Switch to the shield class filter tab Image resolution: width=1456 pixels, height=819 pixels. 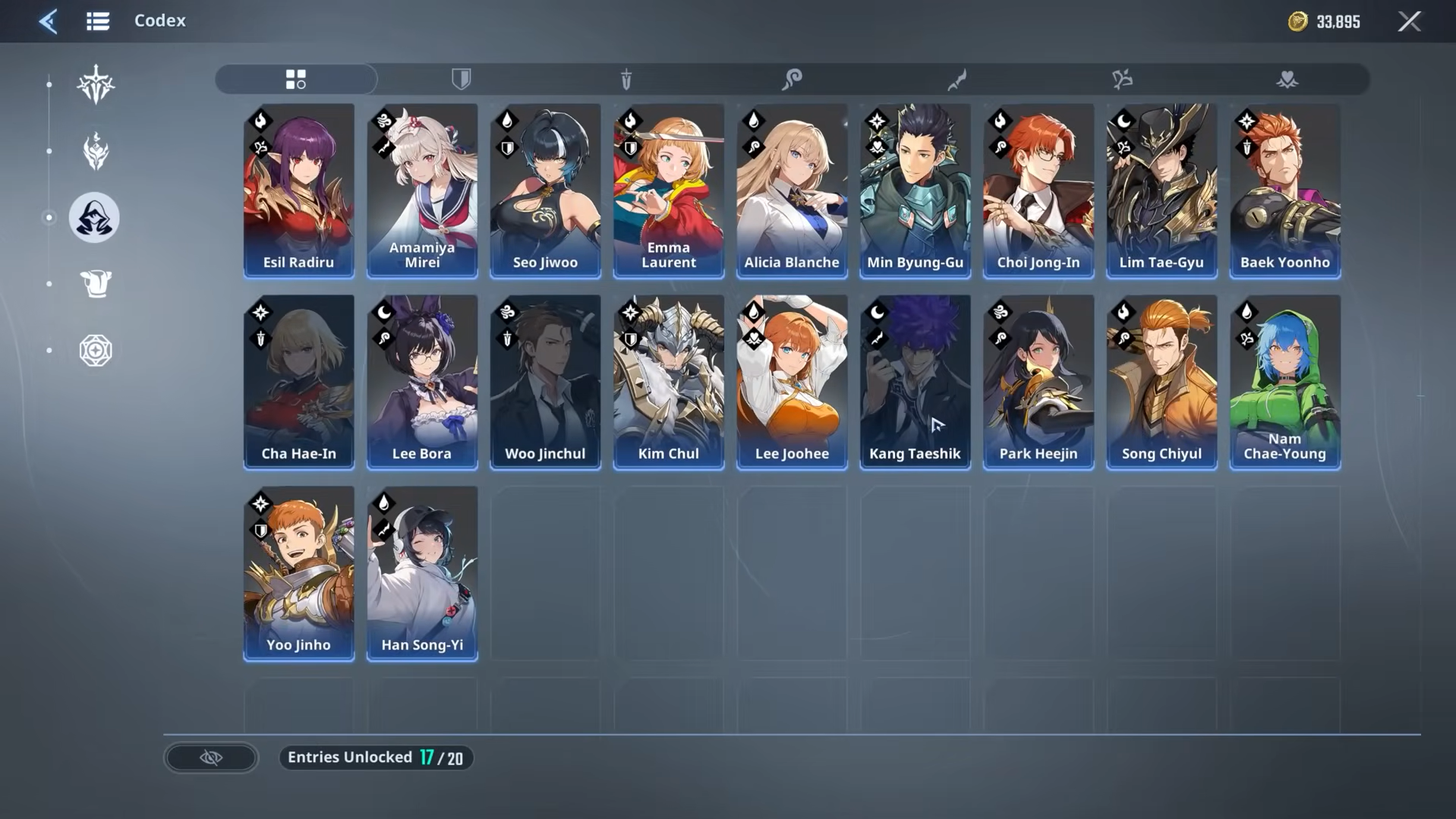point(461,79)
